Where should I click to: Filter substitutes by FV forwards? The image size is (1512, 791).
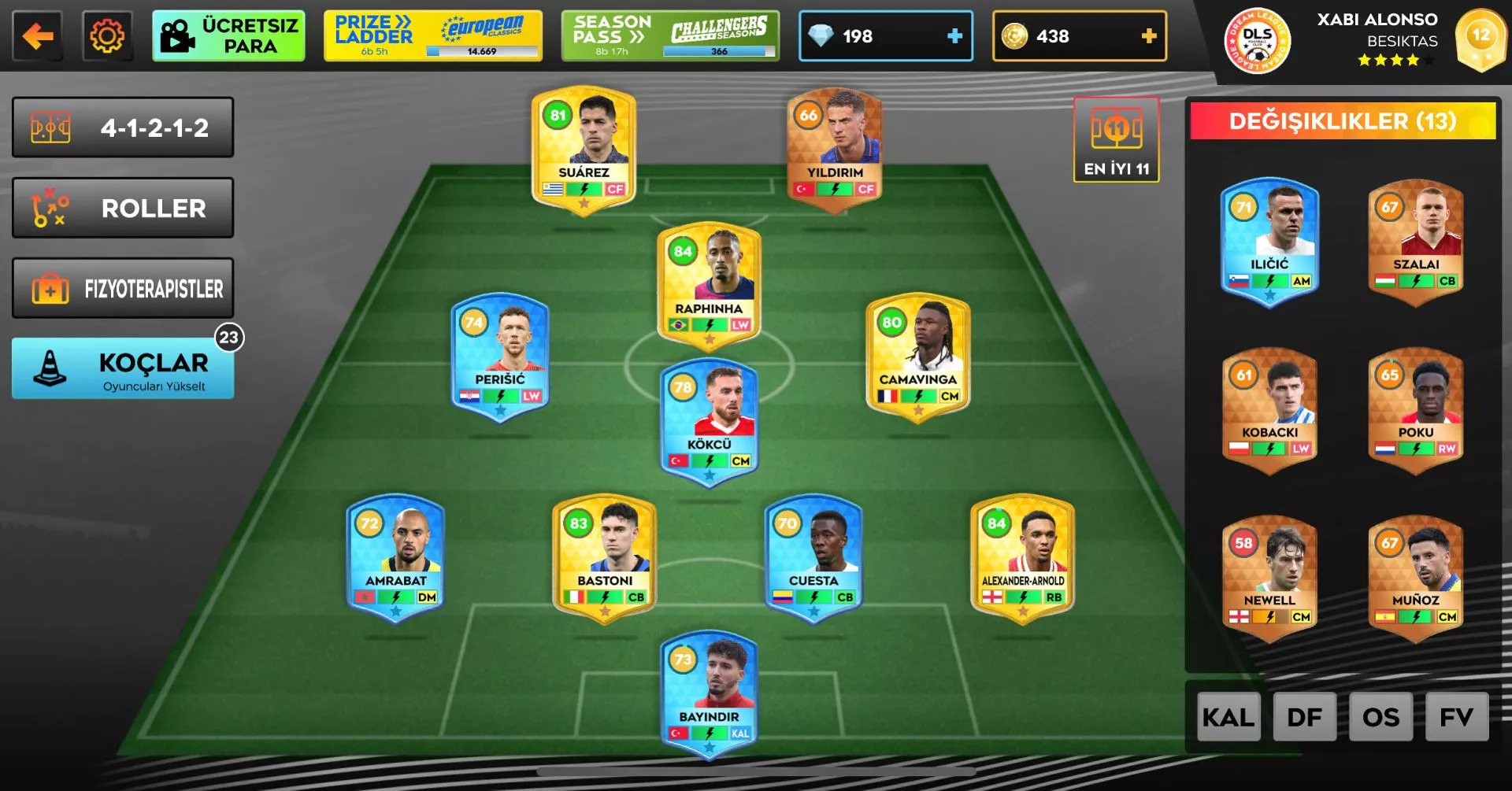pos(1456,717)
